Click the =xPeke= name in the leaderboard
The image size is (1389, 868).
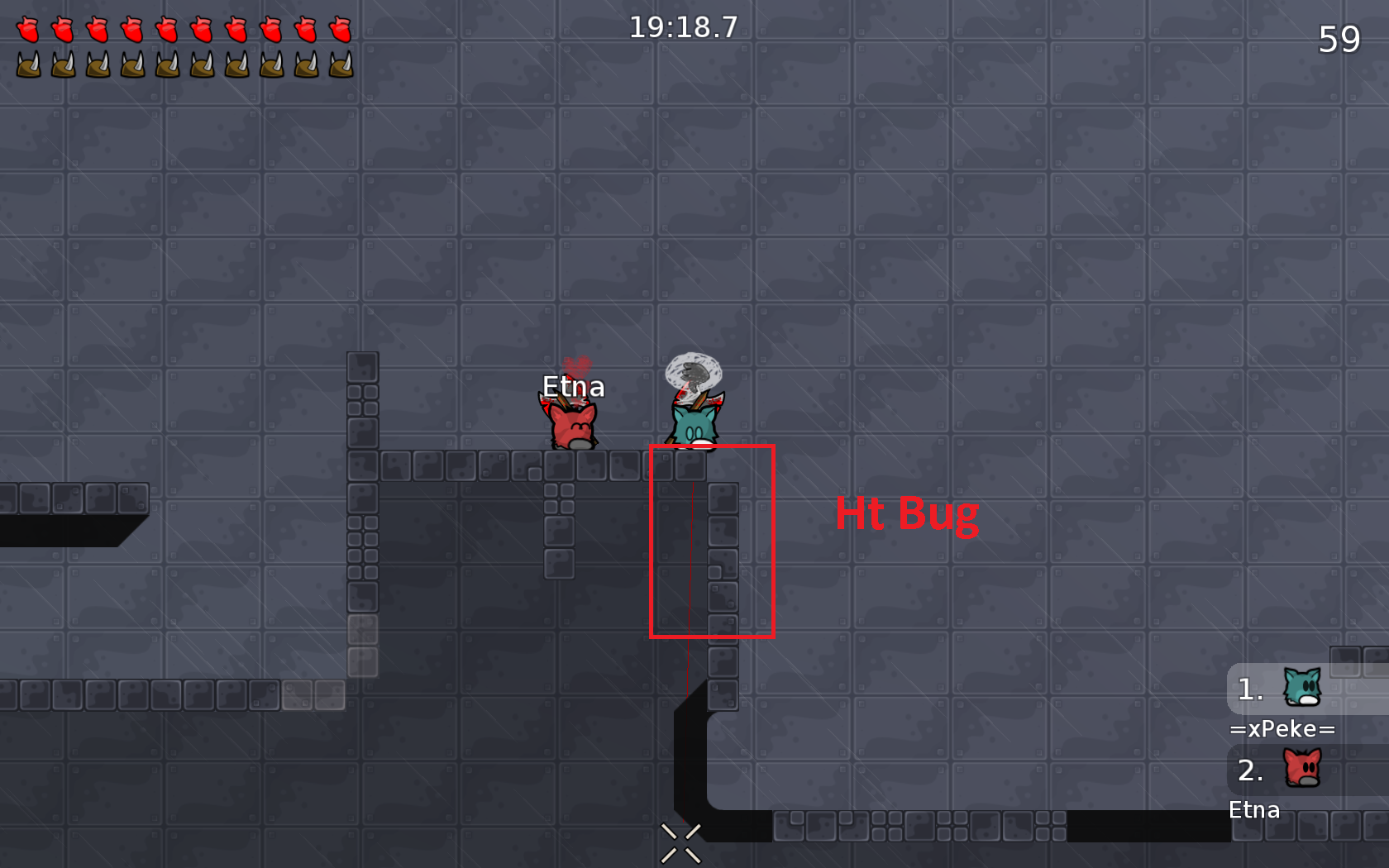pyautogui.click(x=1284, y=729)
